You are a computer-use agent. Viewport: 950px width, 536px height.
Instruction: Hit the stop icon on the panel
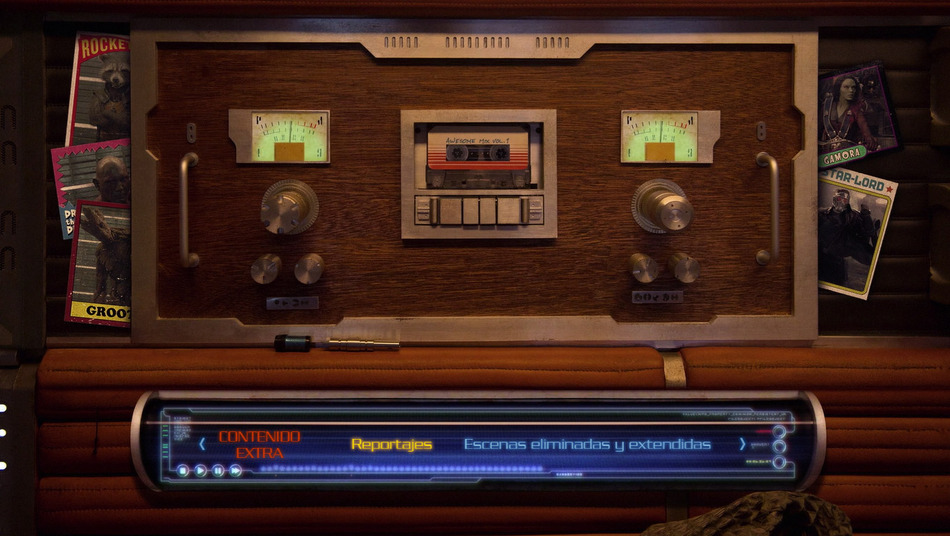(x=183, y=470)
